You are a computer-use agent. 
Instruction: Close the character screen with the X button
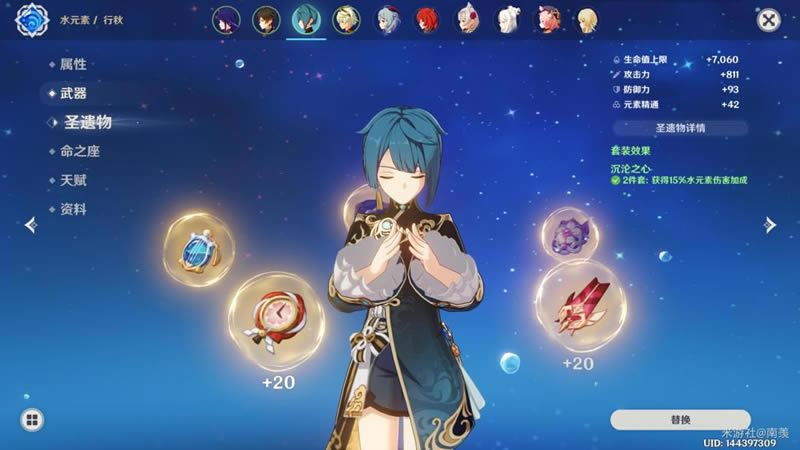coord(768,19)
